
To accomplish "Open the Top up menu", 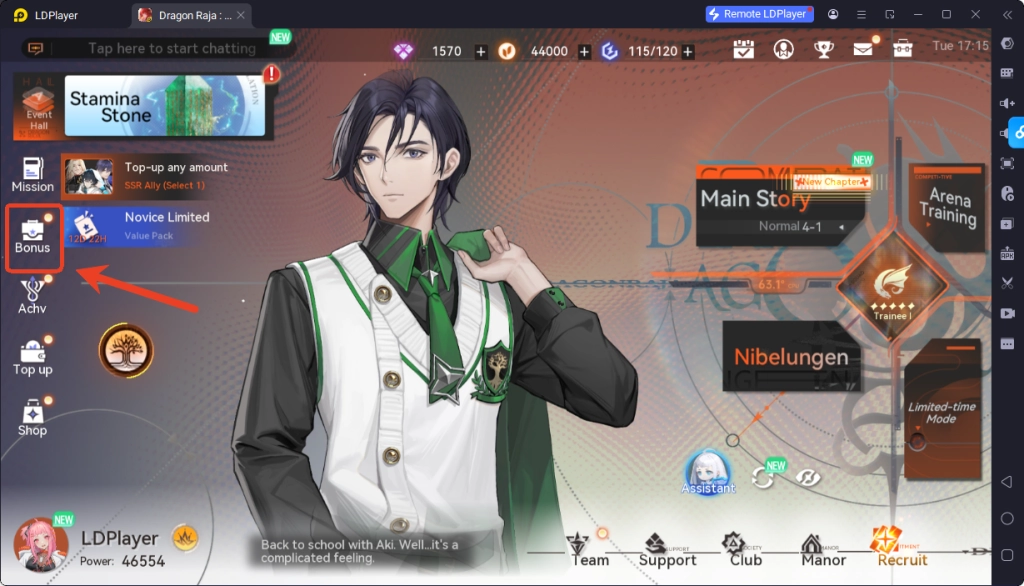I will [x=33, y=357].
